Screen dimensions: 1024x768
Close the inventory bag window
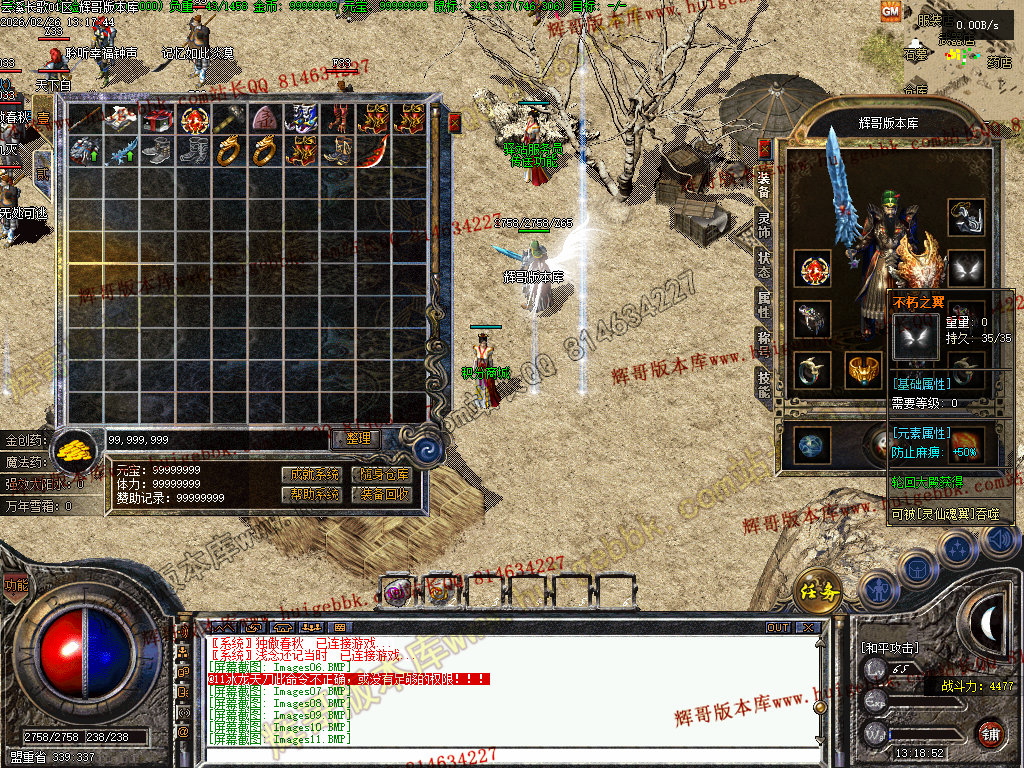point(455,123)
